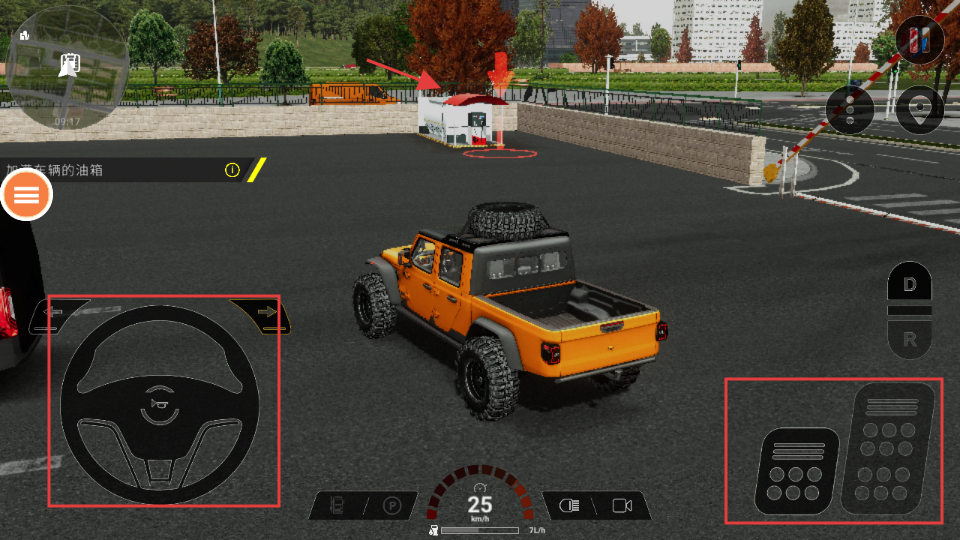Shift into Reverse gear R
This screenshot has width=960, height=540.
click(x=910, y=340)
